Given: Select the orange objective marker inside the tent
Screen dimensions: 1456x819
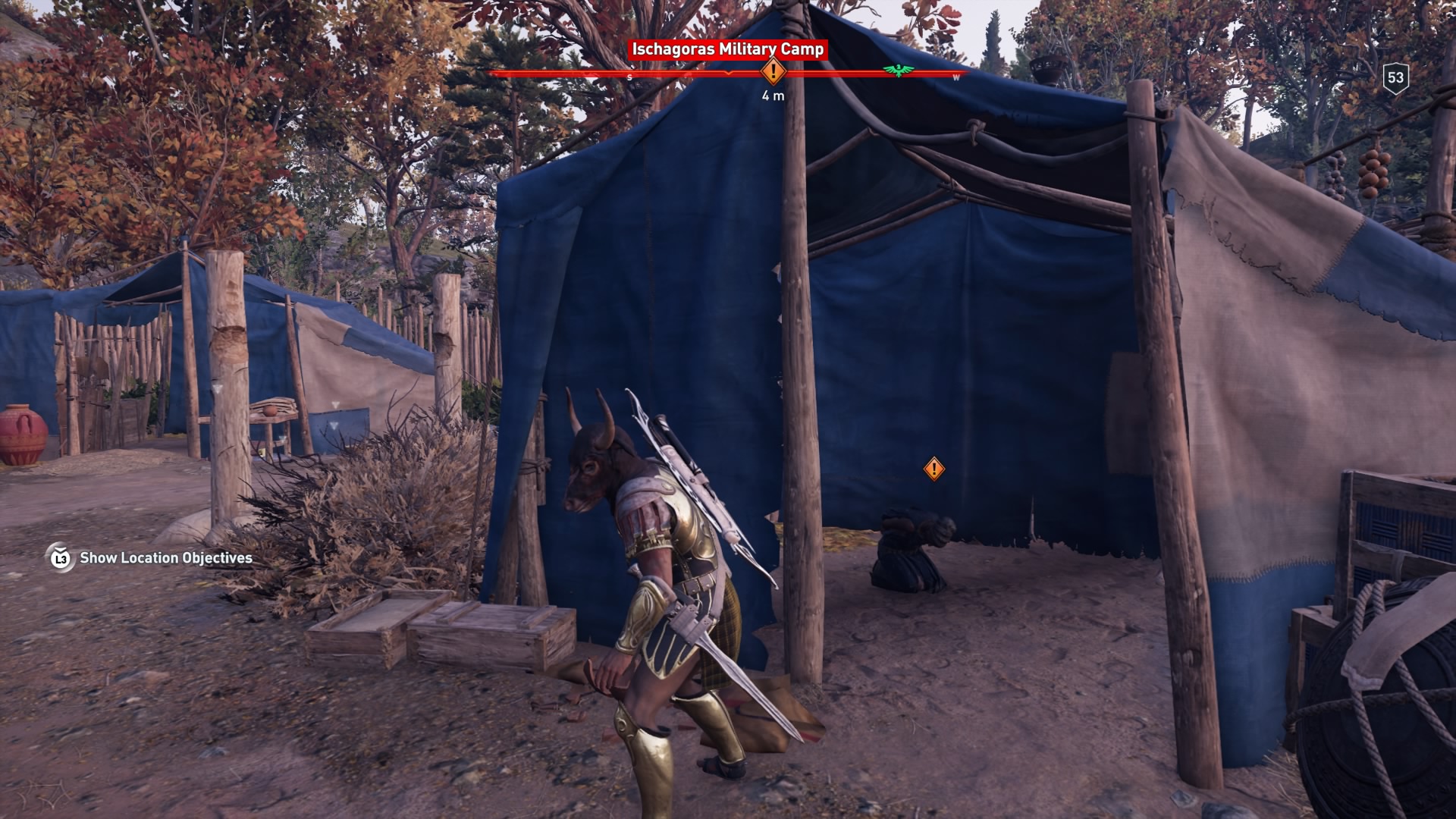Looking at the screenshot, I should [x=934, y=469].
